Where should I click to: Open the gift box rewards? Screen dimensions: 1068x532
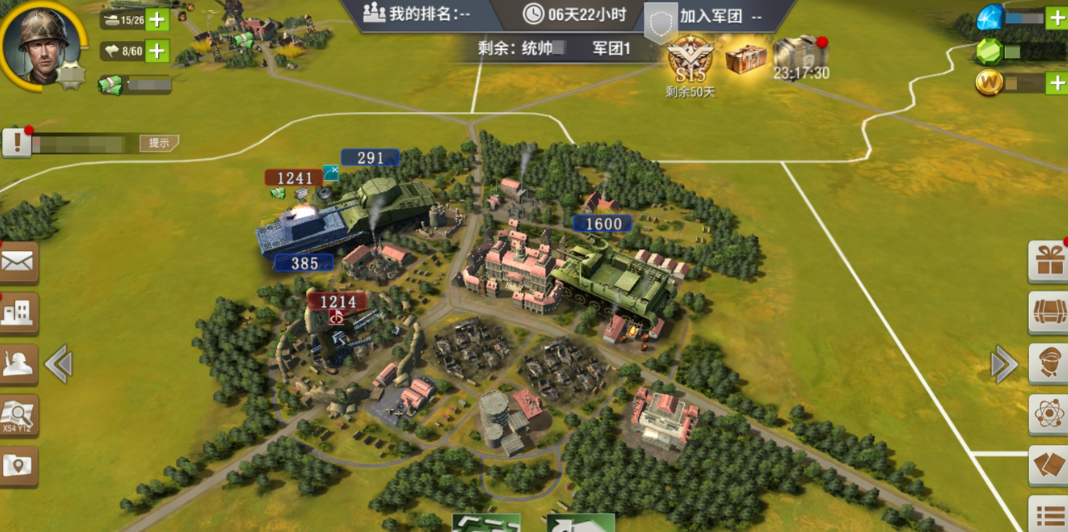(1049, 262)
